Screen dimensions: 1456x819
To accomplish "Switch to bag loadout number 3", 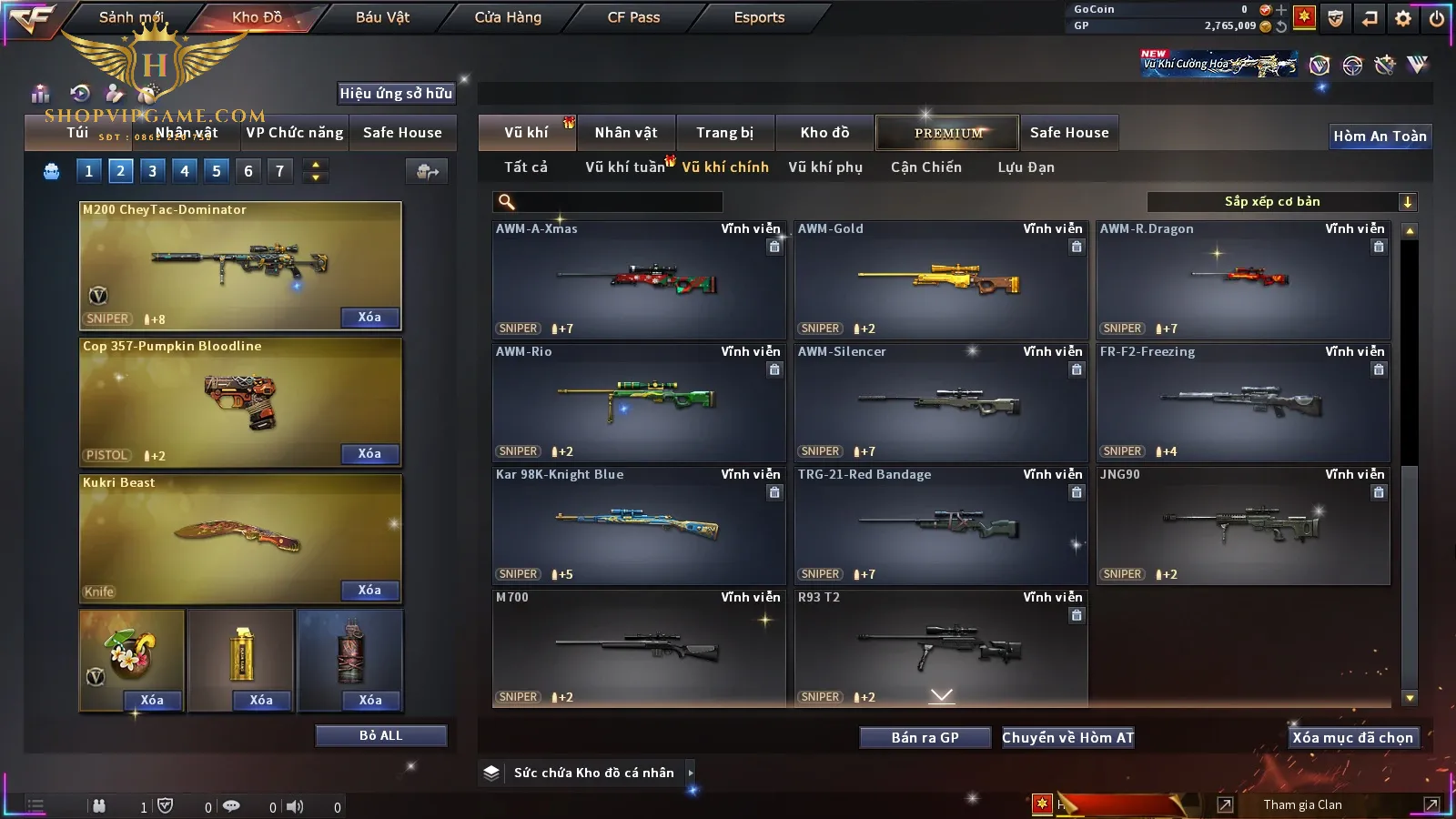I will coord(152,171).
